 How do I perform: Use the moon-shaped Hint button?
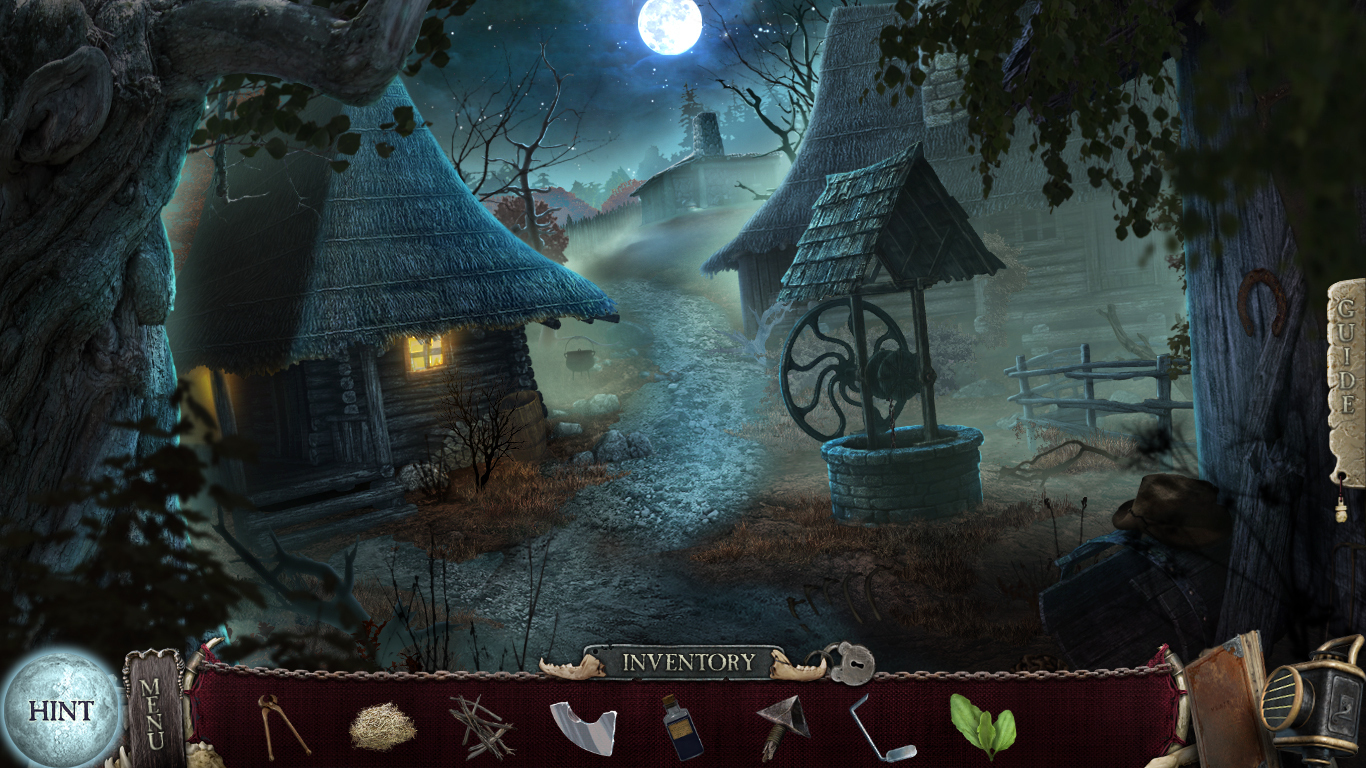[x=60, y=710]
